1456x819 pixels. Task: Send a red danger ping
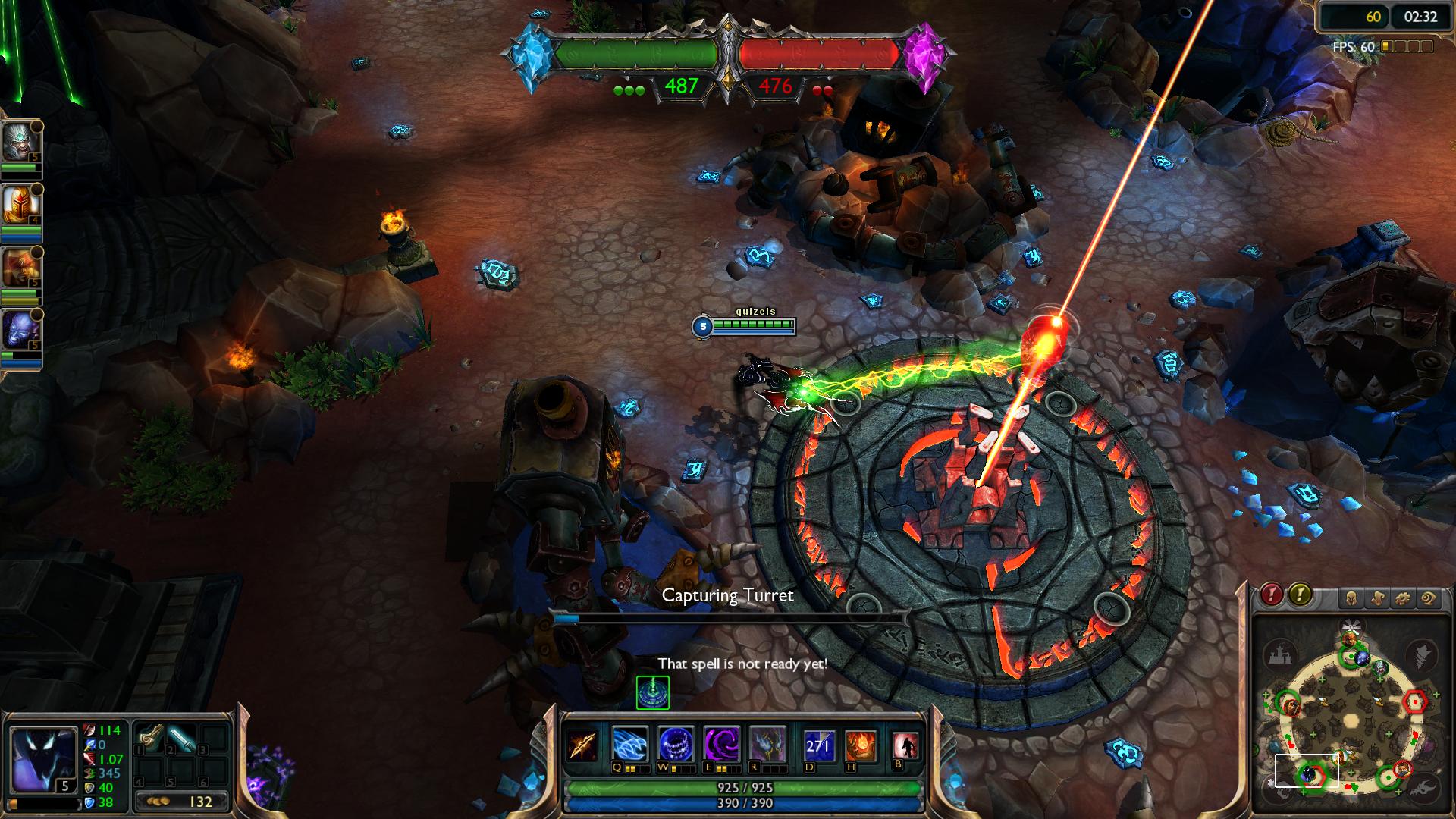click(1272, 595)
